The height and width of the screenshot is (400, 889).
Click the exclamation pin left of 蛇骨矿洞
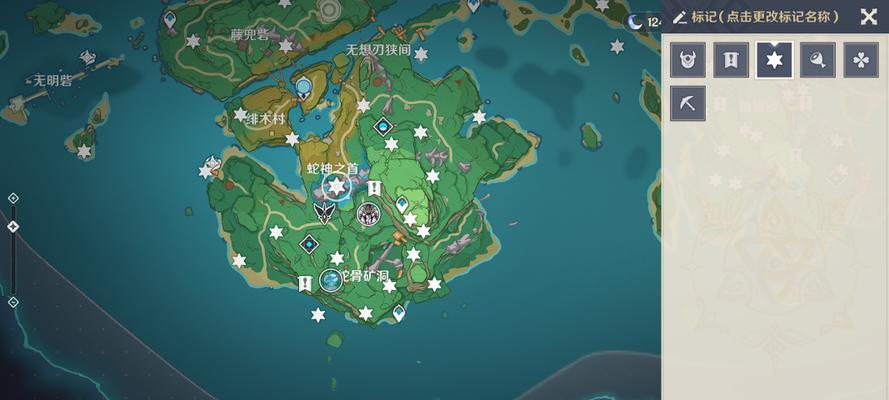305,284
